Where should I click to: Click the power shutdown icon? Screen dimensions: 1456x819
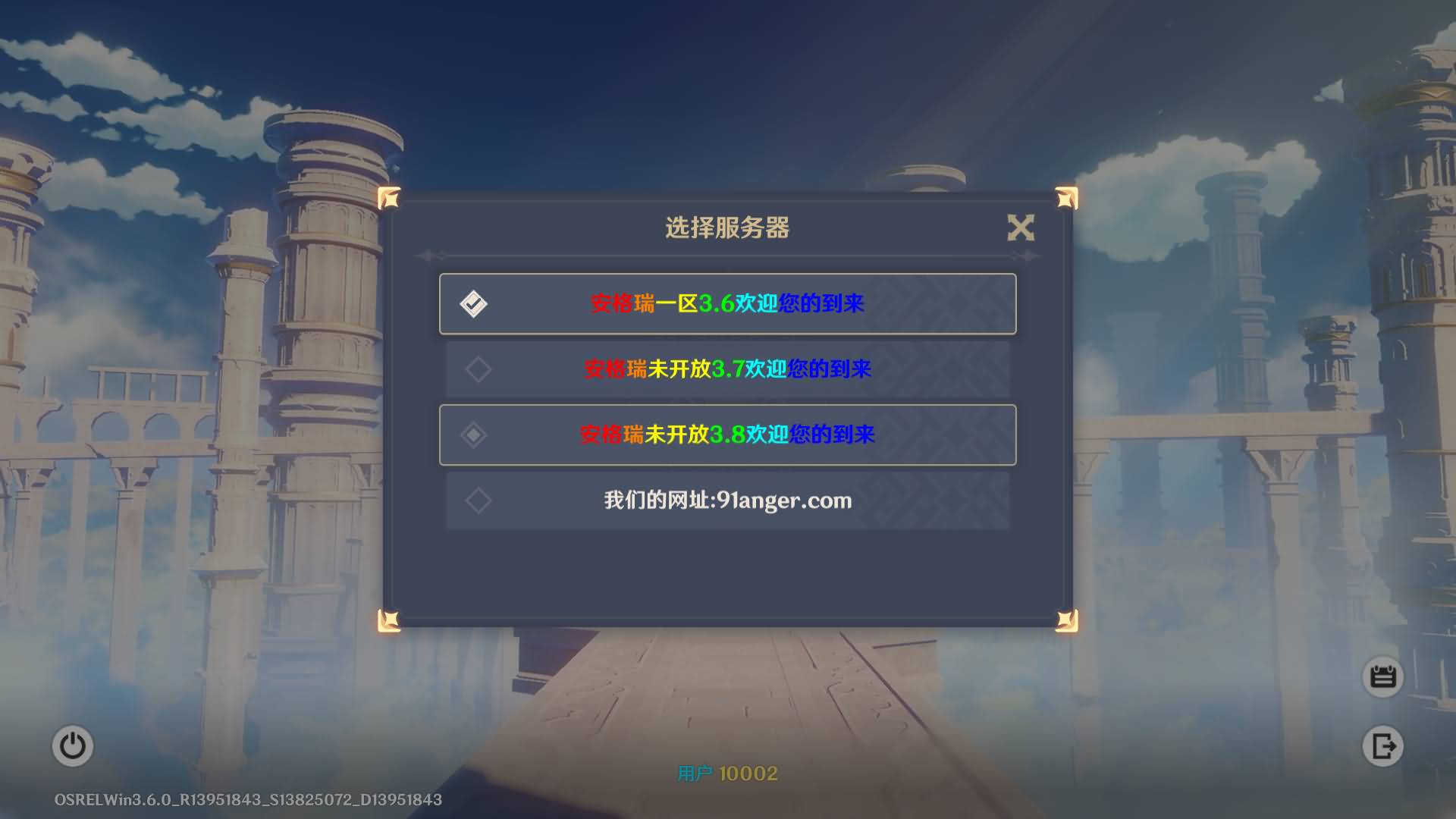[73, 745]
